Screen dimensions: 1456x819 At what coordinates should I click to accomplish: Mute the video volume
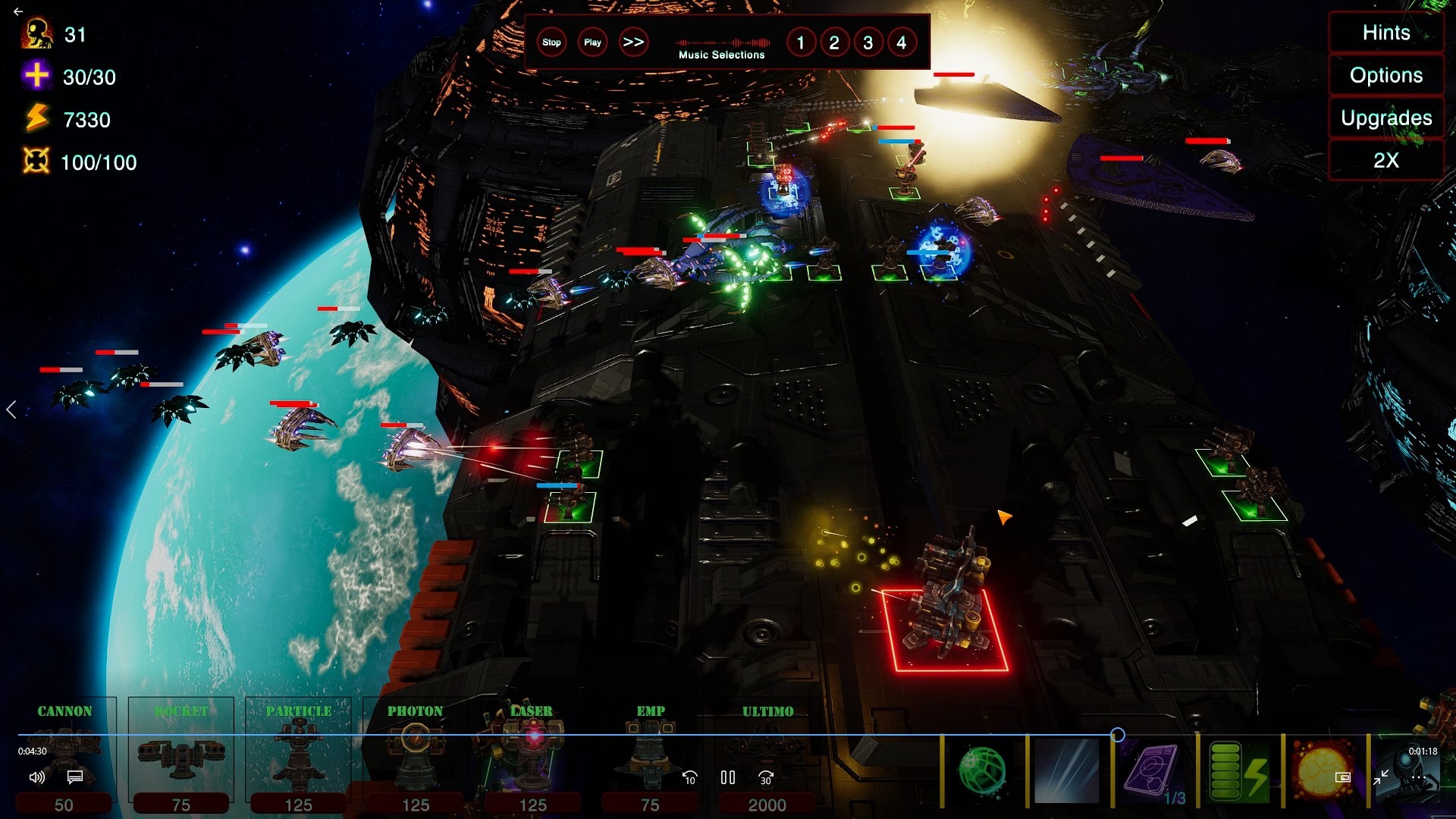point(36,778)
